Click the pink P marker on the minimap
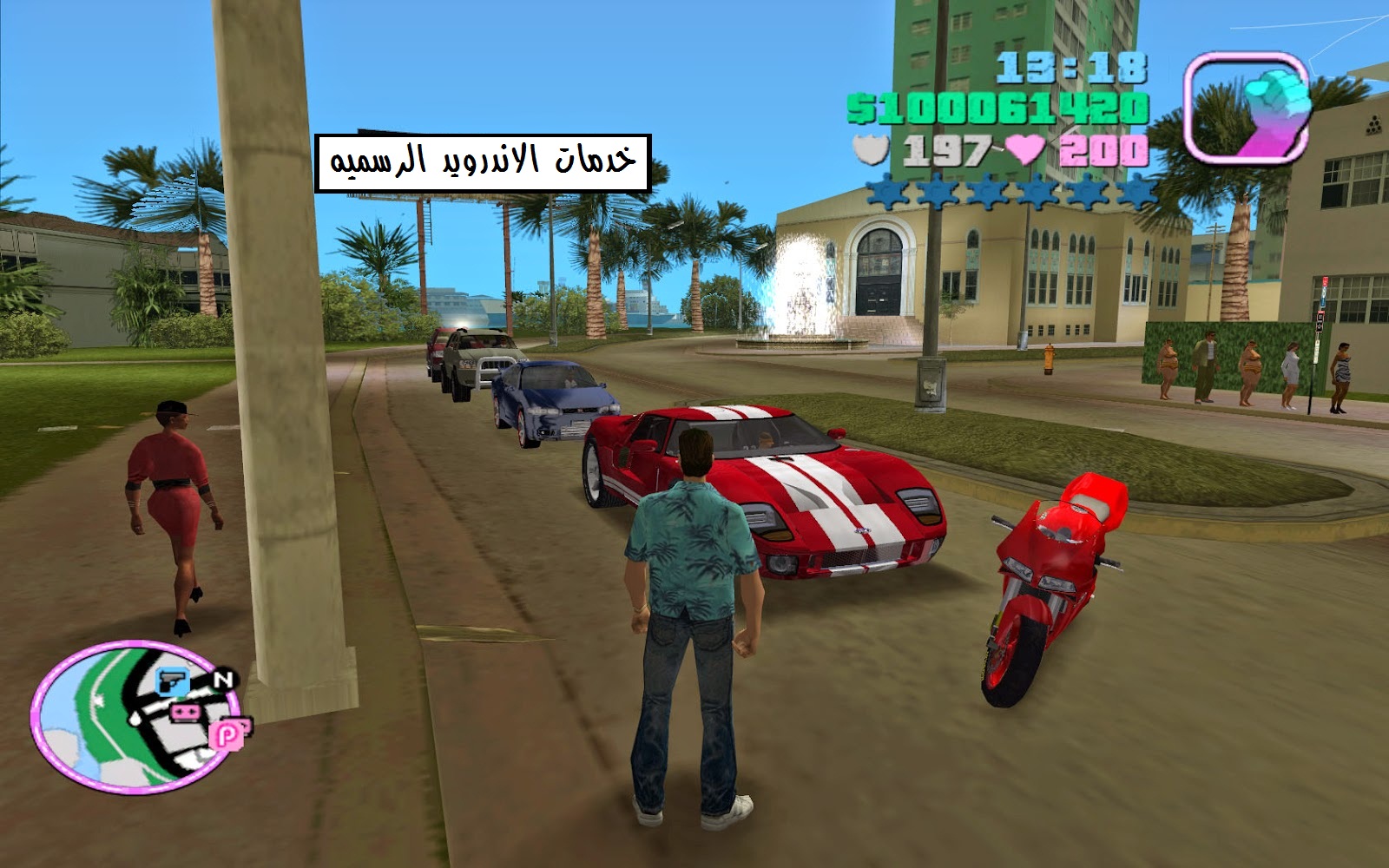This screenshot has height=868, width=1389. click(x=225, y=734)
